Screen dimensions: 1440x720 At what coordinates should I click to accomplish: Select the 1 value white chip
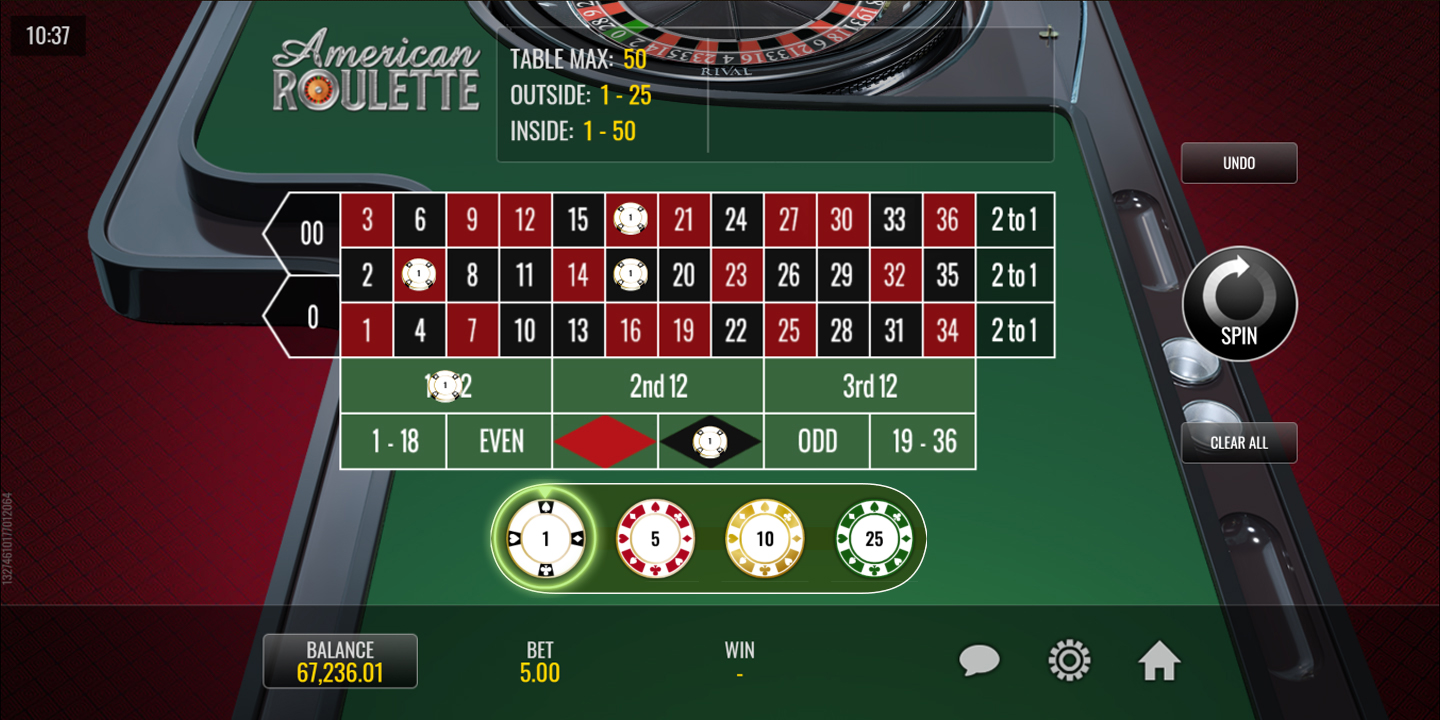point(545,540)
